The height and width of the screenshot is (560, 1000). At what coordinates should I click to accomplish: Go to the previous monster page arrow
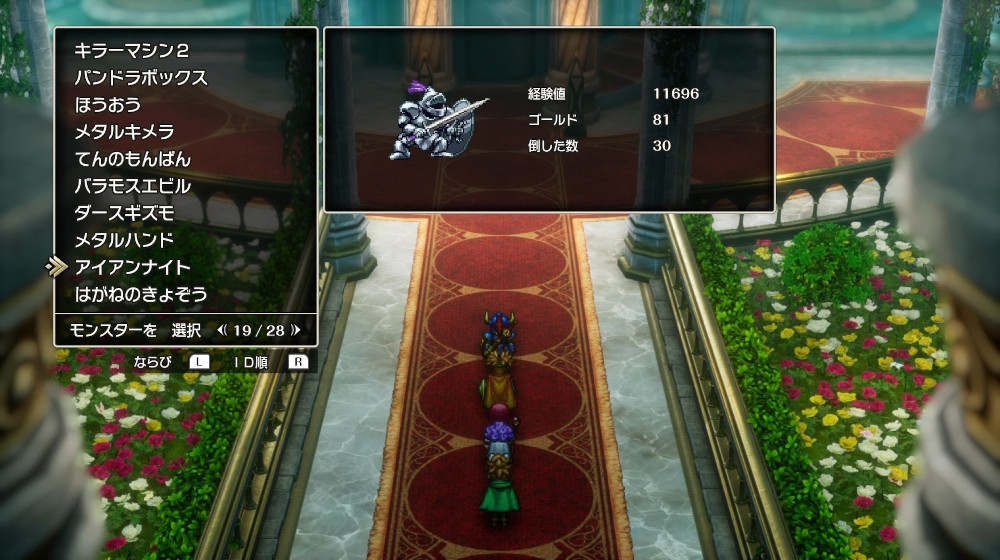click(222, 329)
